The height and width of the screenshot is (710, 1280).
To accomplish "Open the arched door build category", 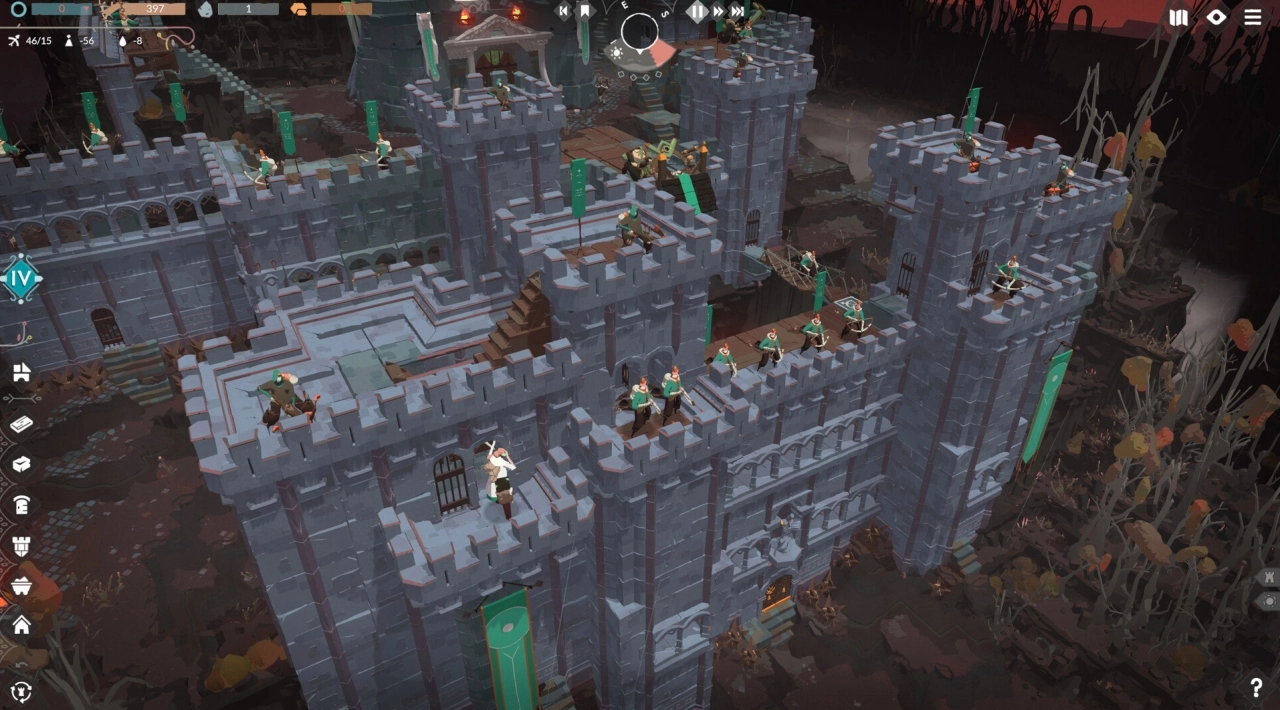I will [x=21, y=505].
